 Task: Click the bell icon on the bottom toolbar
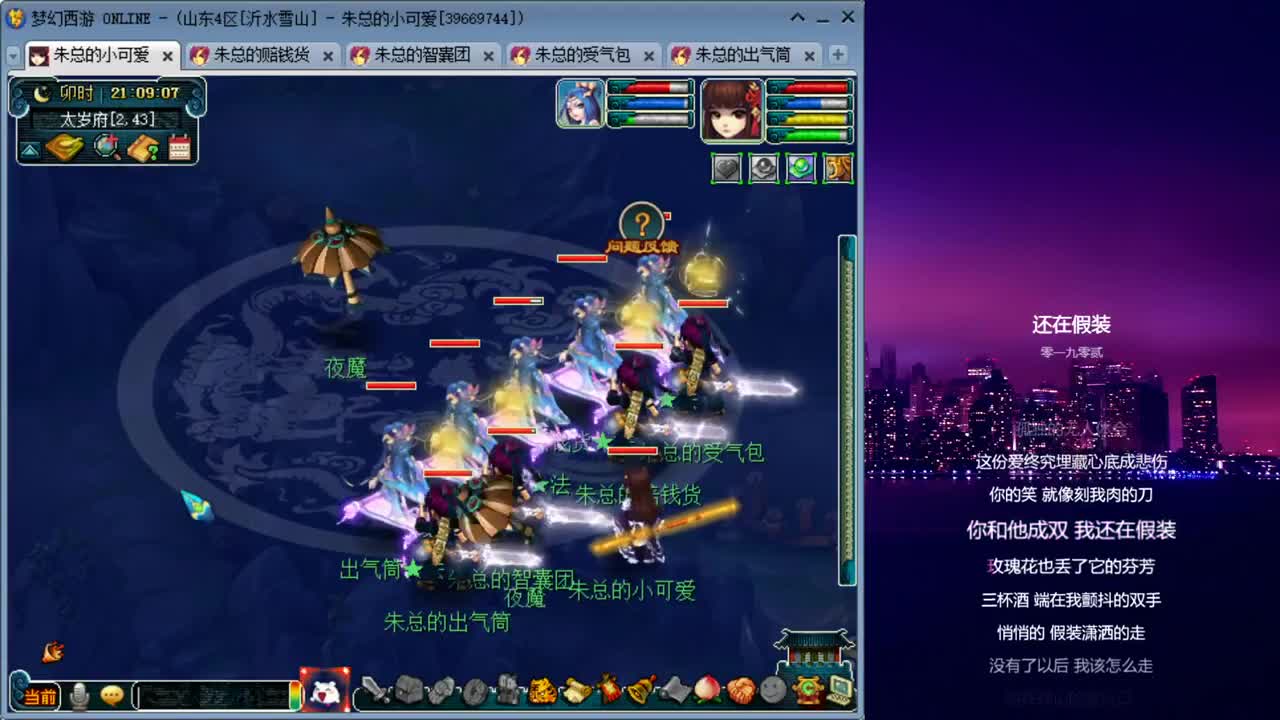[x=638, y=690]
